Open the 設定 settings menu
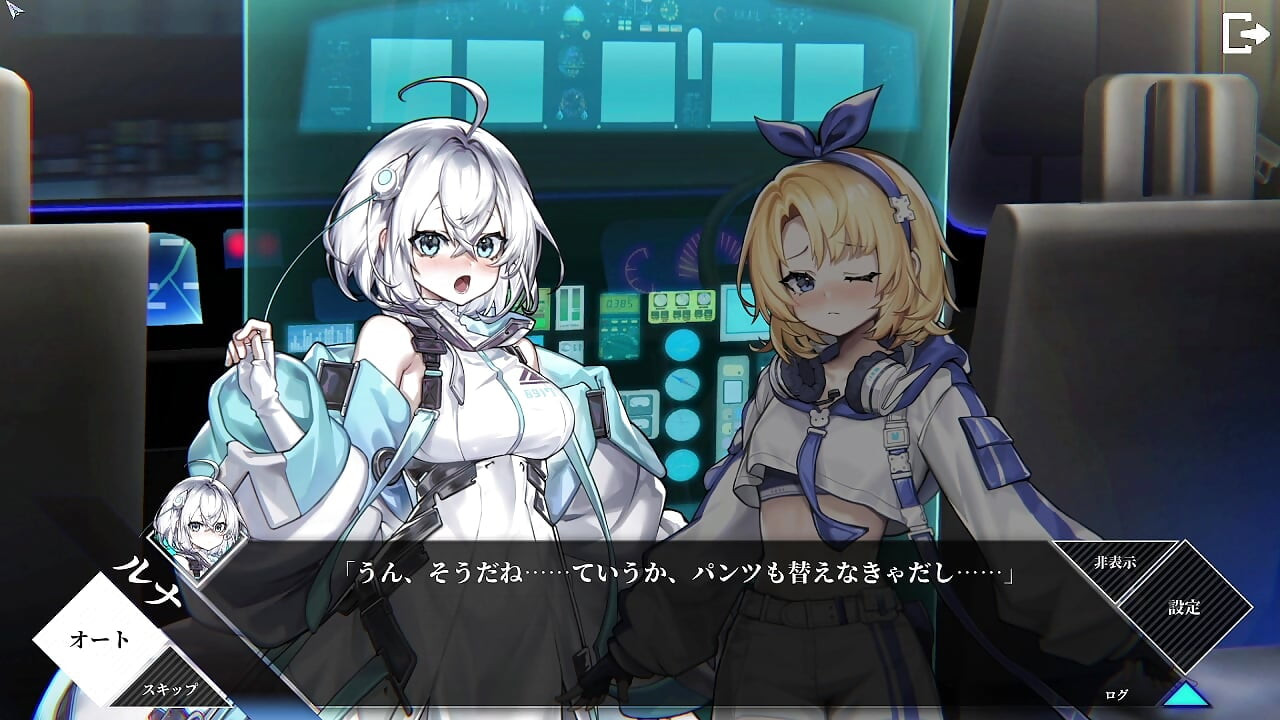This screenshot has width=1280, height=720. [1183, 608]
